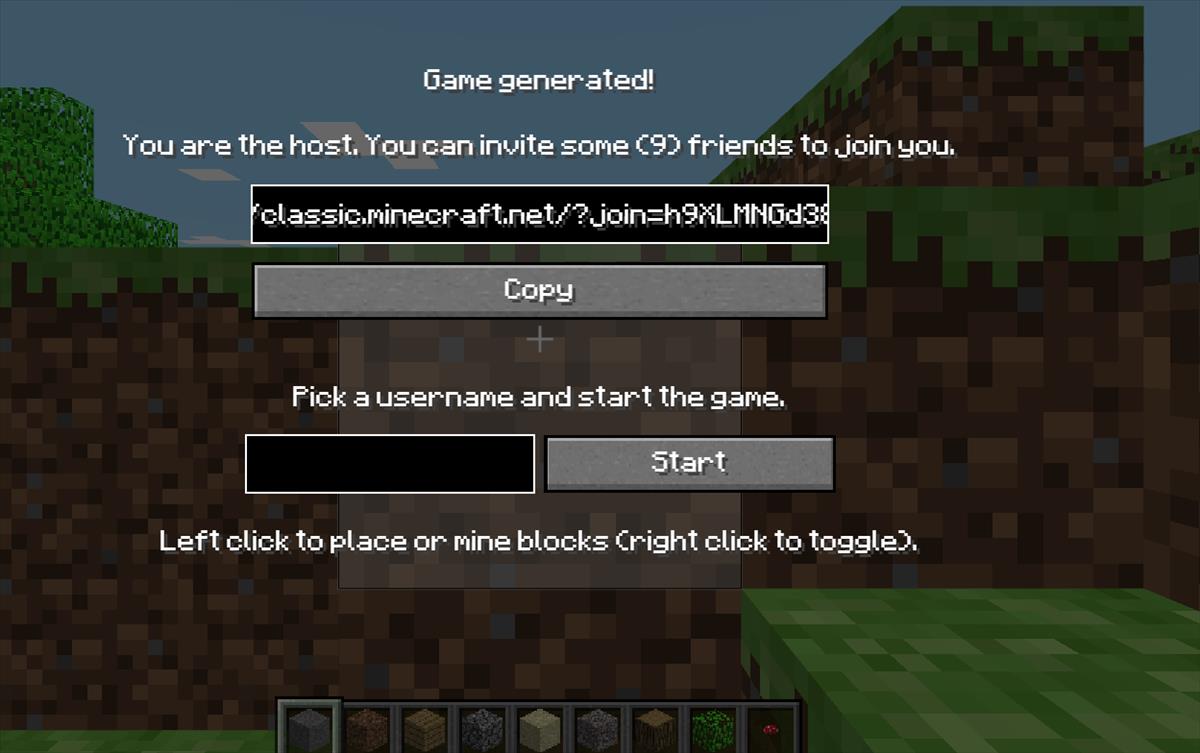Start the game

click(689, 463)
